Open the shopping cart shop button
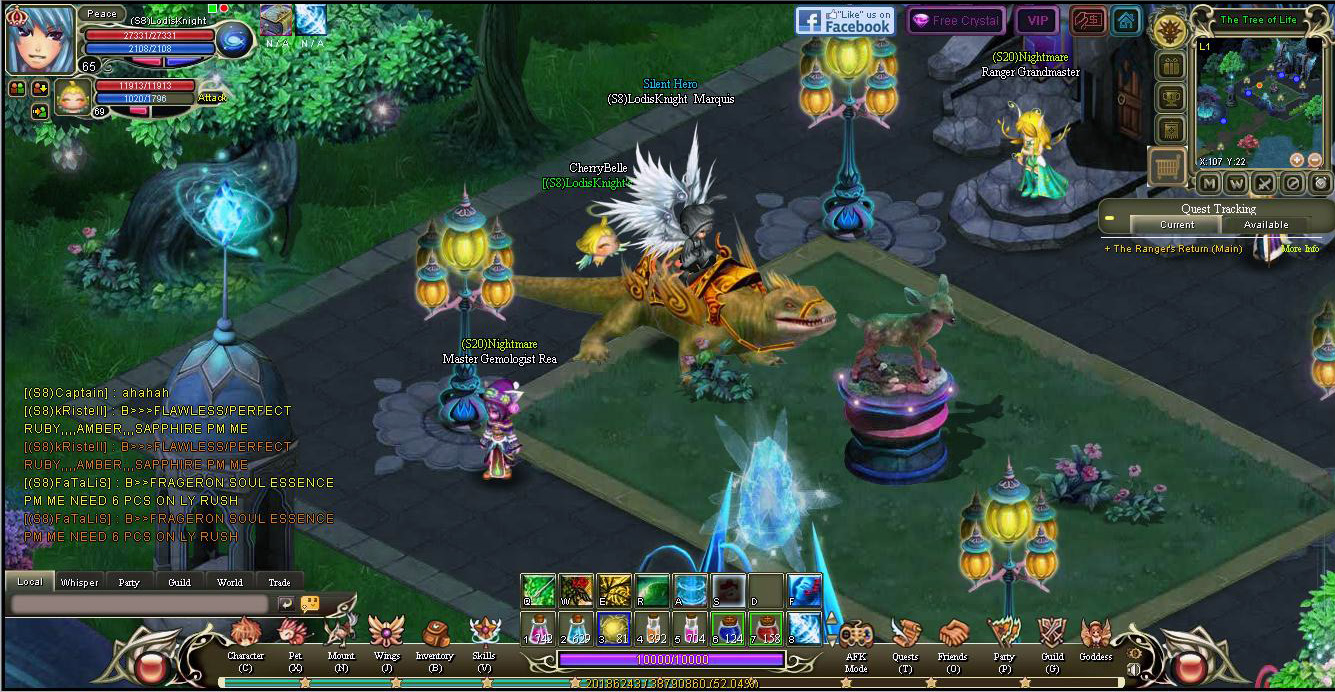Screen dimensions: 1335x692 pyautogui.click(x=1167, y=166)
